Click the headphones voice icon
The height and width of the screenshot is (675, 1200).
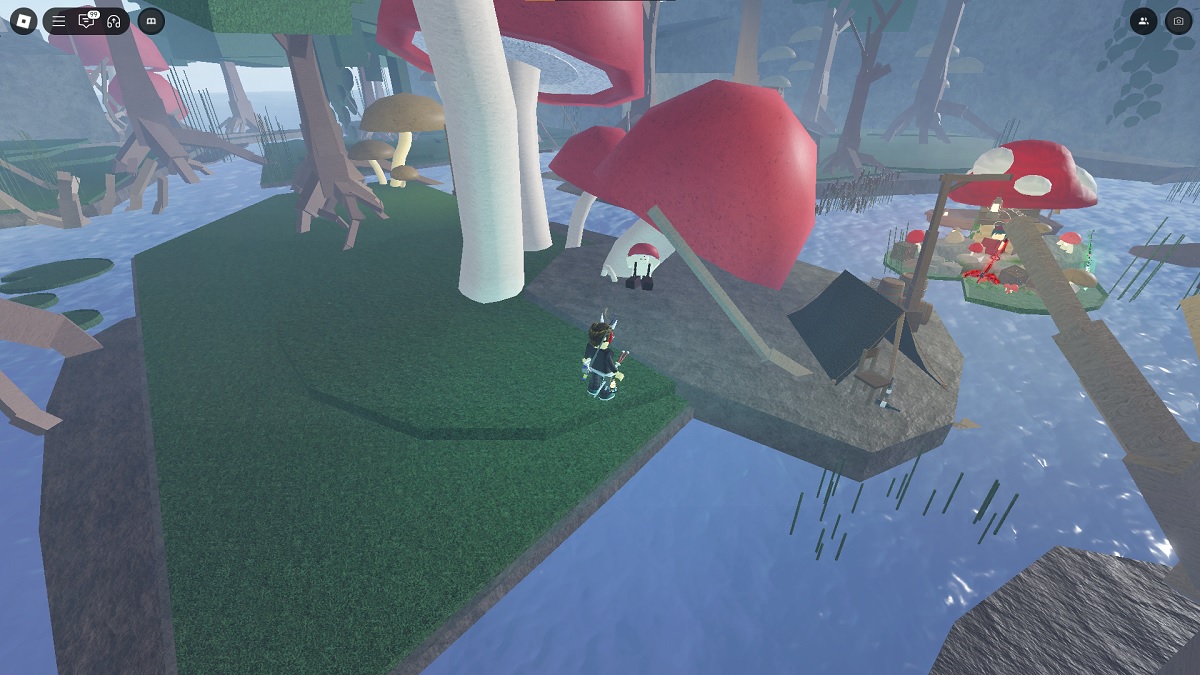(x=114, y=21)
